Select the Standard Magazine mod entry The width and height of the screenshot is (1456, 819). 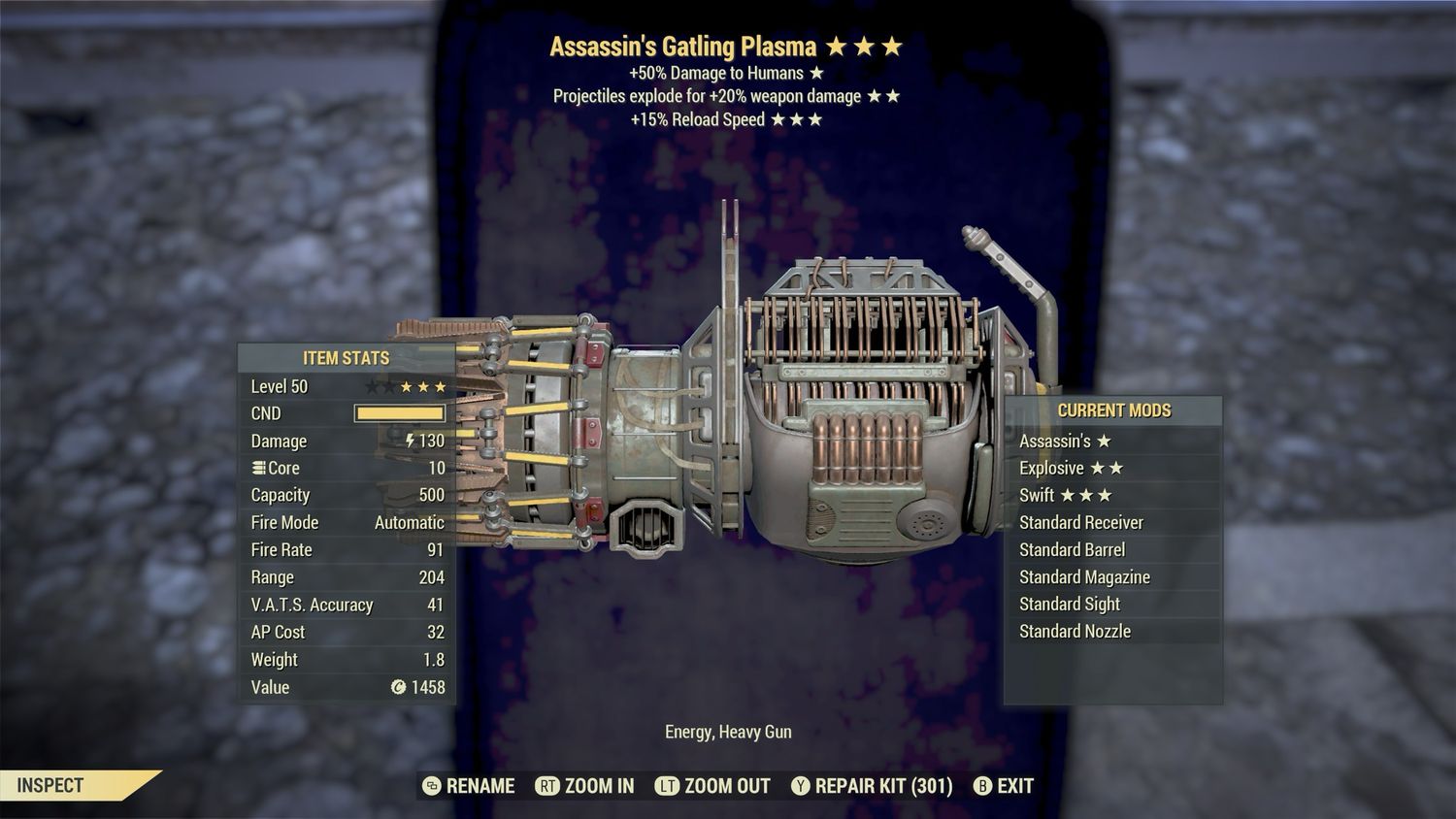coord(1112,576)
